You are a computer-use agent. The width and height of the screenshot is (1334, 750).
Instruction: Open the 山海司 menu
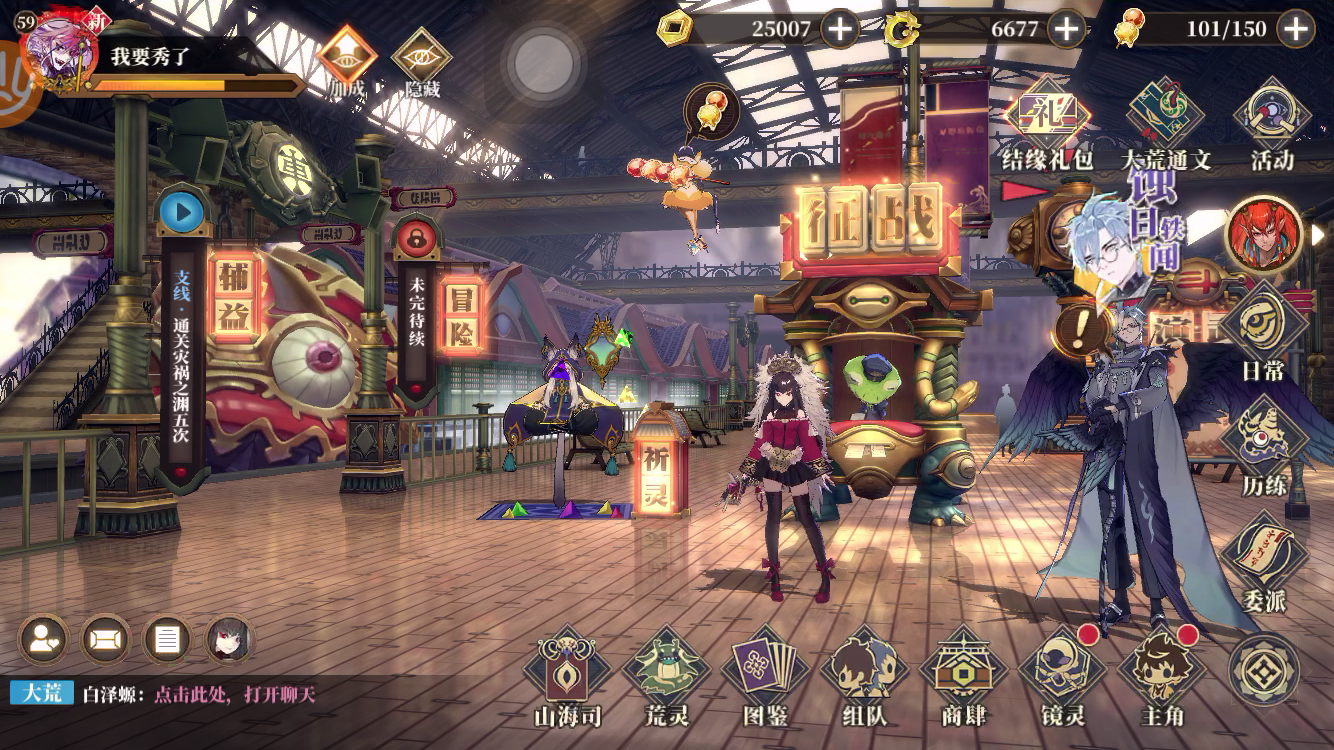[x=569, y=670]
